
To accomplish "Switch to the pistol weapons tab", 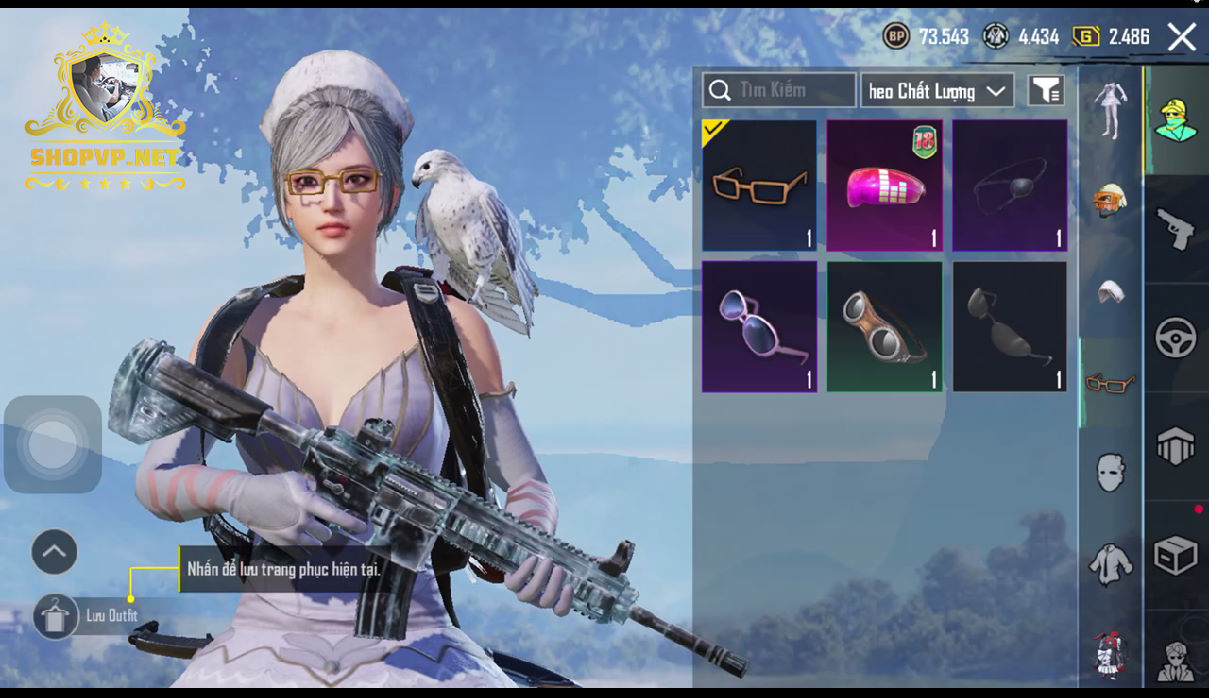I will click(x=1176, y=229).
